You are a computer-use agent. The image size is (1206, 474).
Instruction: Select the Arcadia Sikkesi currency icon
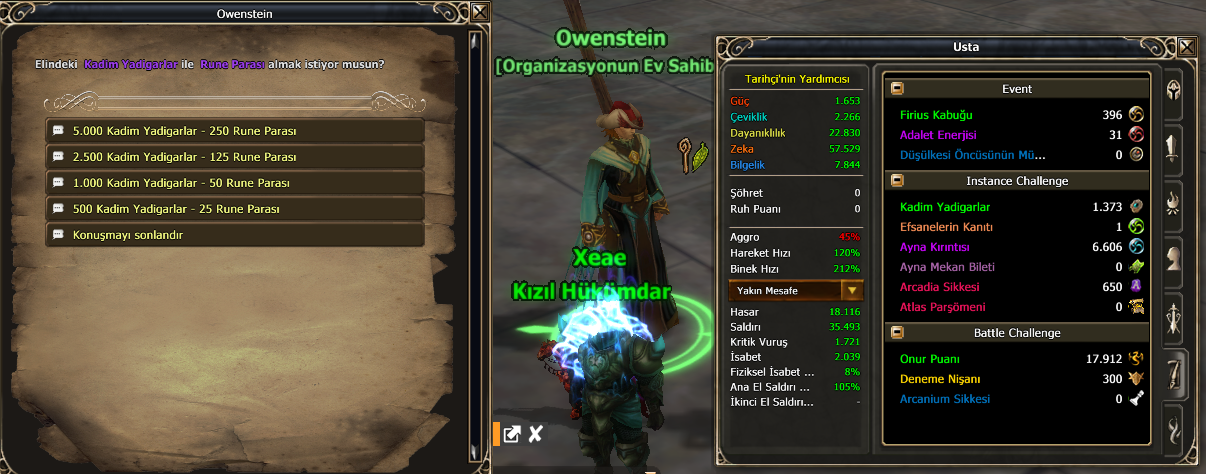[x=1136, y=287]
